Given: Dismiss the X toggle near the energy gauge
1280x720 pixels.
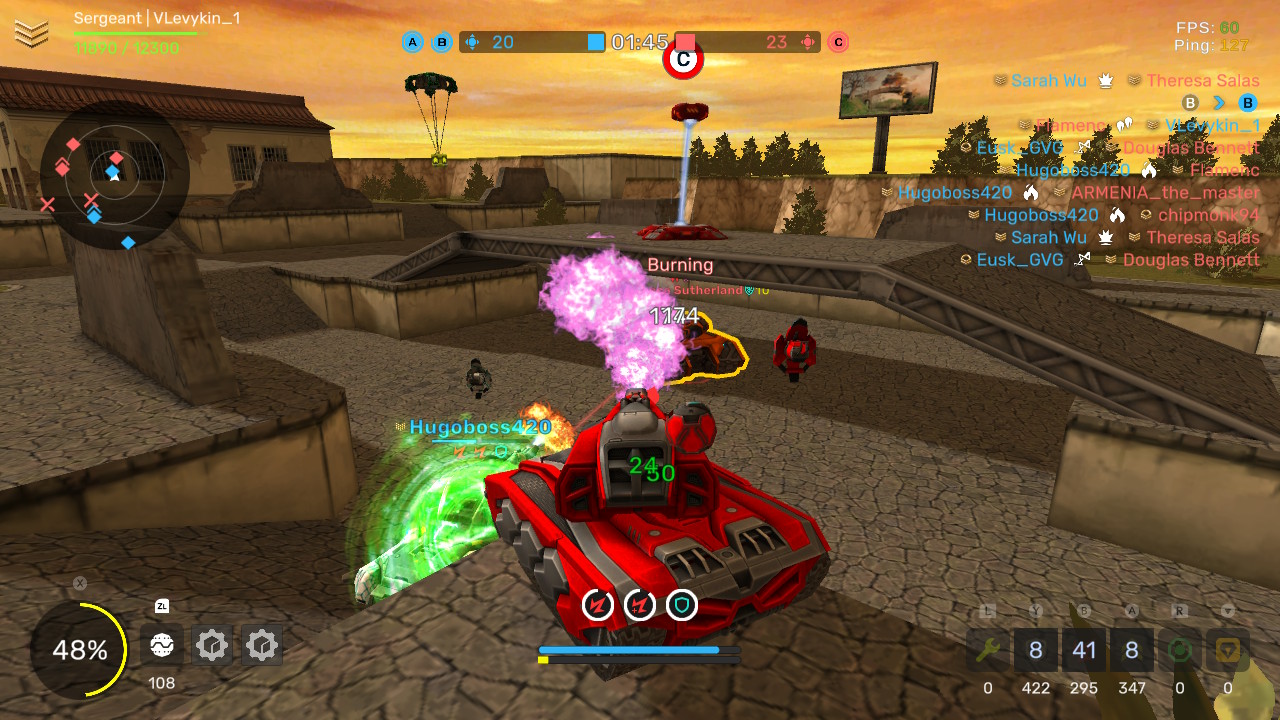Looking at the screenshot, I should tap(78, 583).
